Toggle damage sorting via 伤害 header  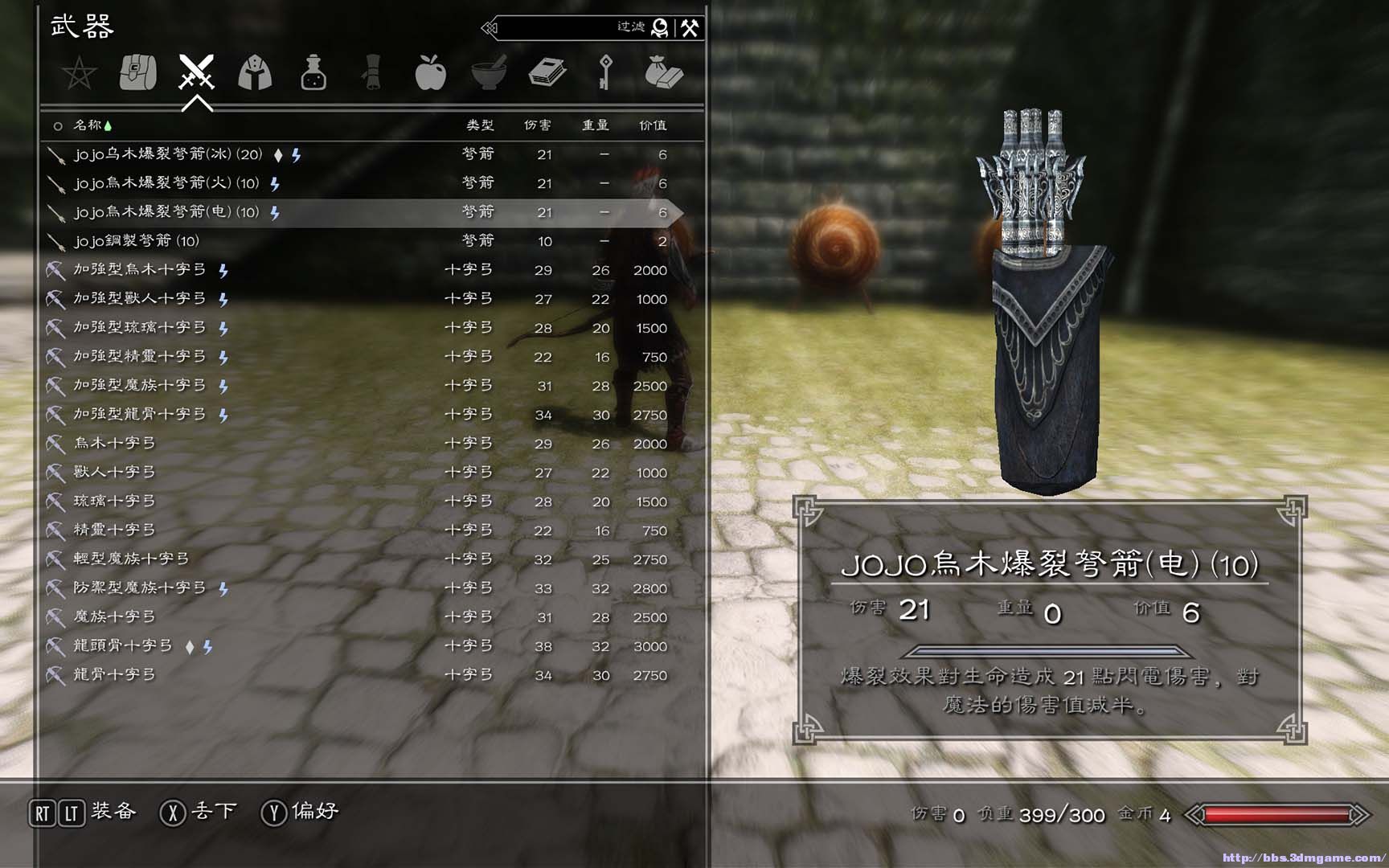click(x=536, y=125)
